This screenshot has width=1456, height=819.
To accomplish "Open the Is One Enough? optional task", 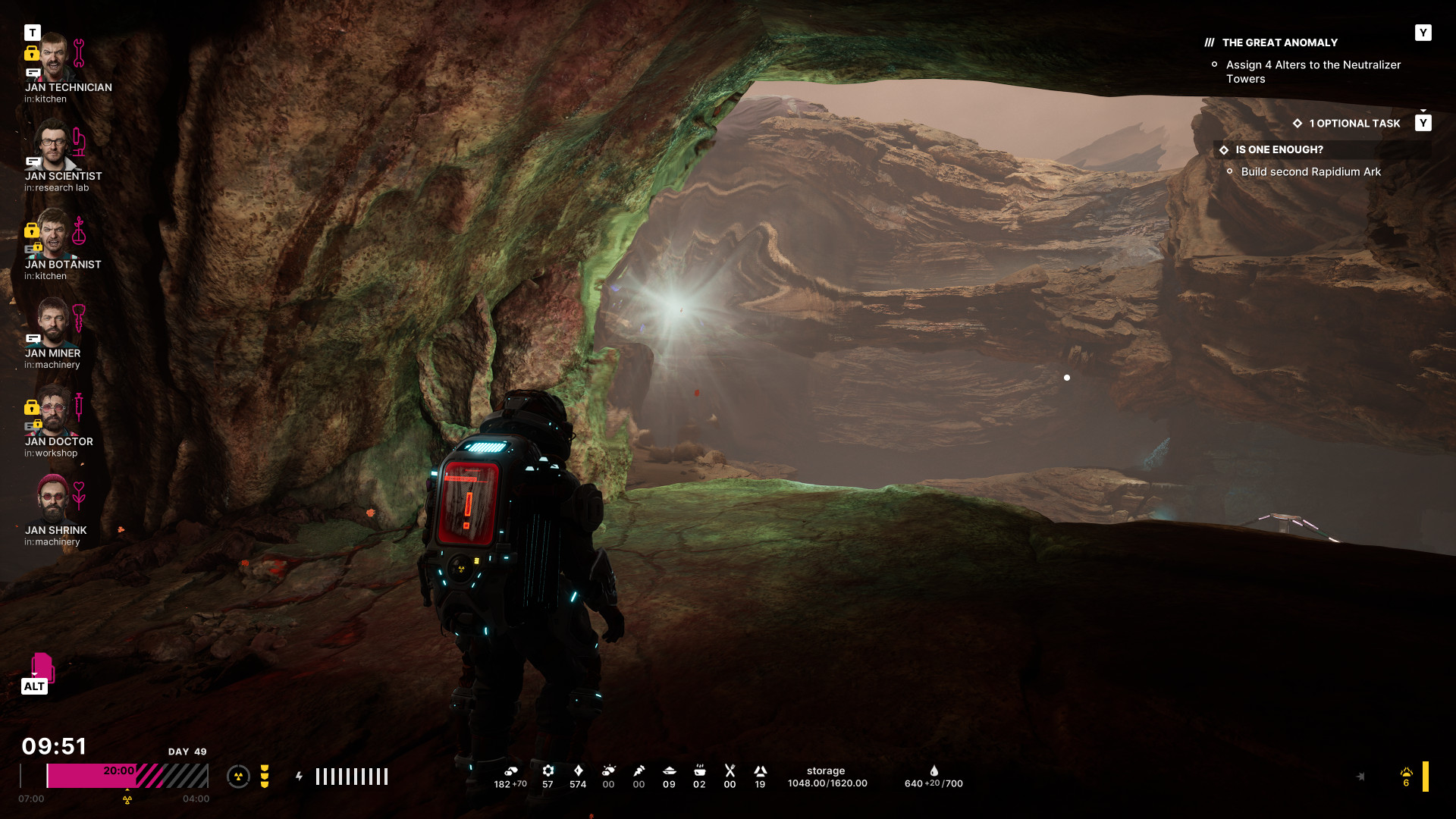I will click(1279, 150).
